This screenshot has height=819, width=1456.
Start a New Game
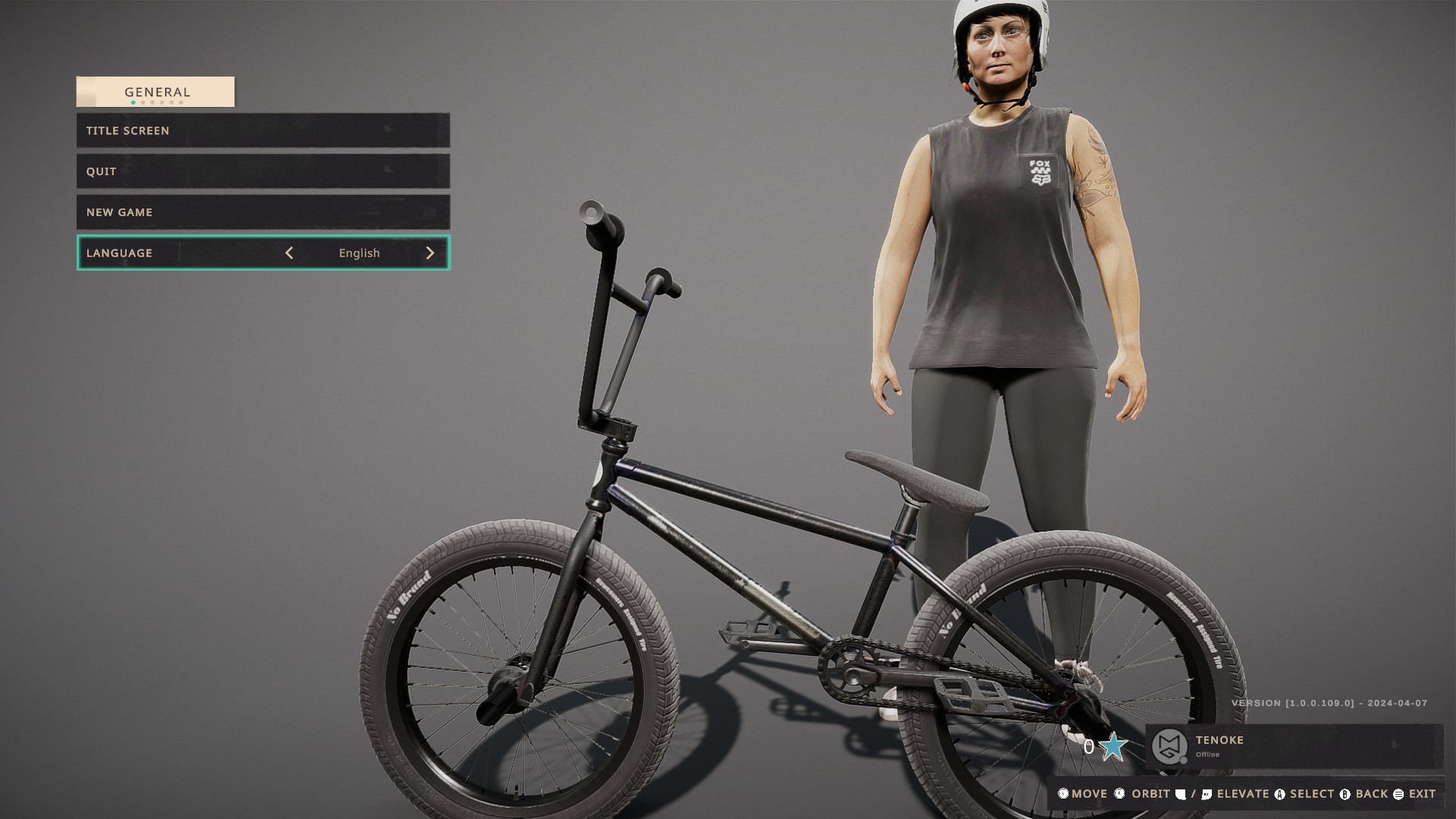tap(262, 212)
